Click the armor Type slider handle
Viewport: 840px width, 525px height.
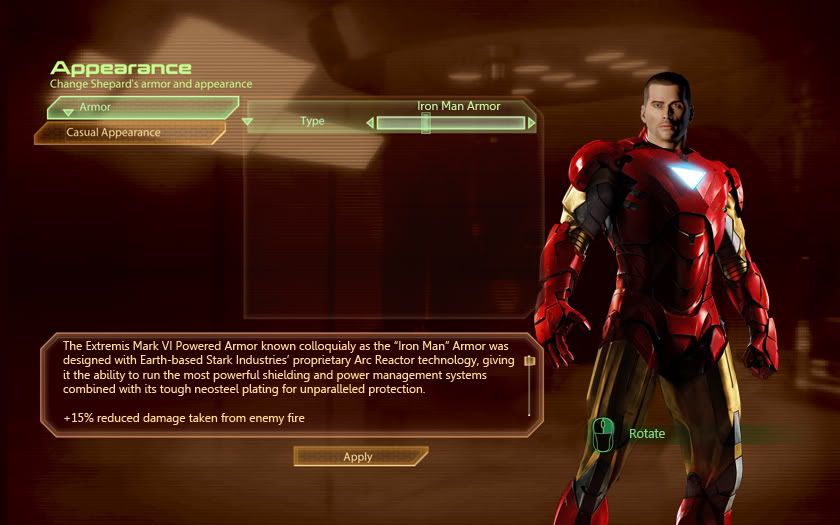pos(426,123)
